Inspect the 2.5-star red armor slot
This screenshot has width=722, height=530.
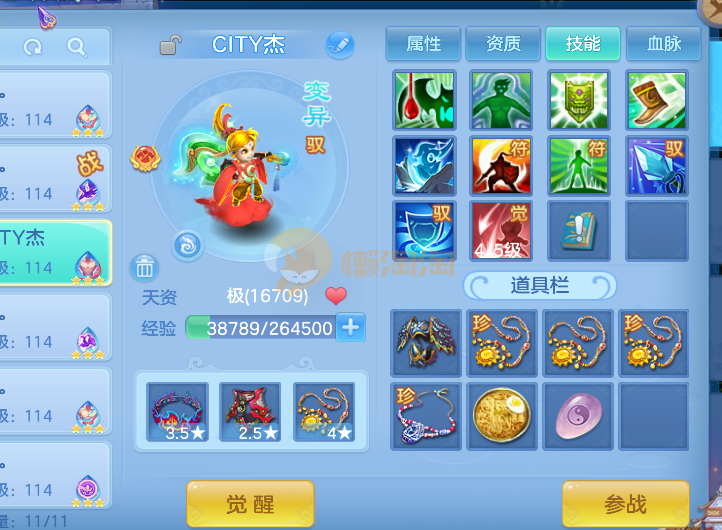250,411
